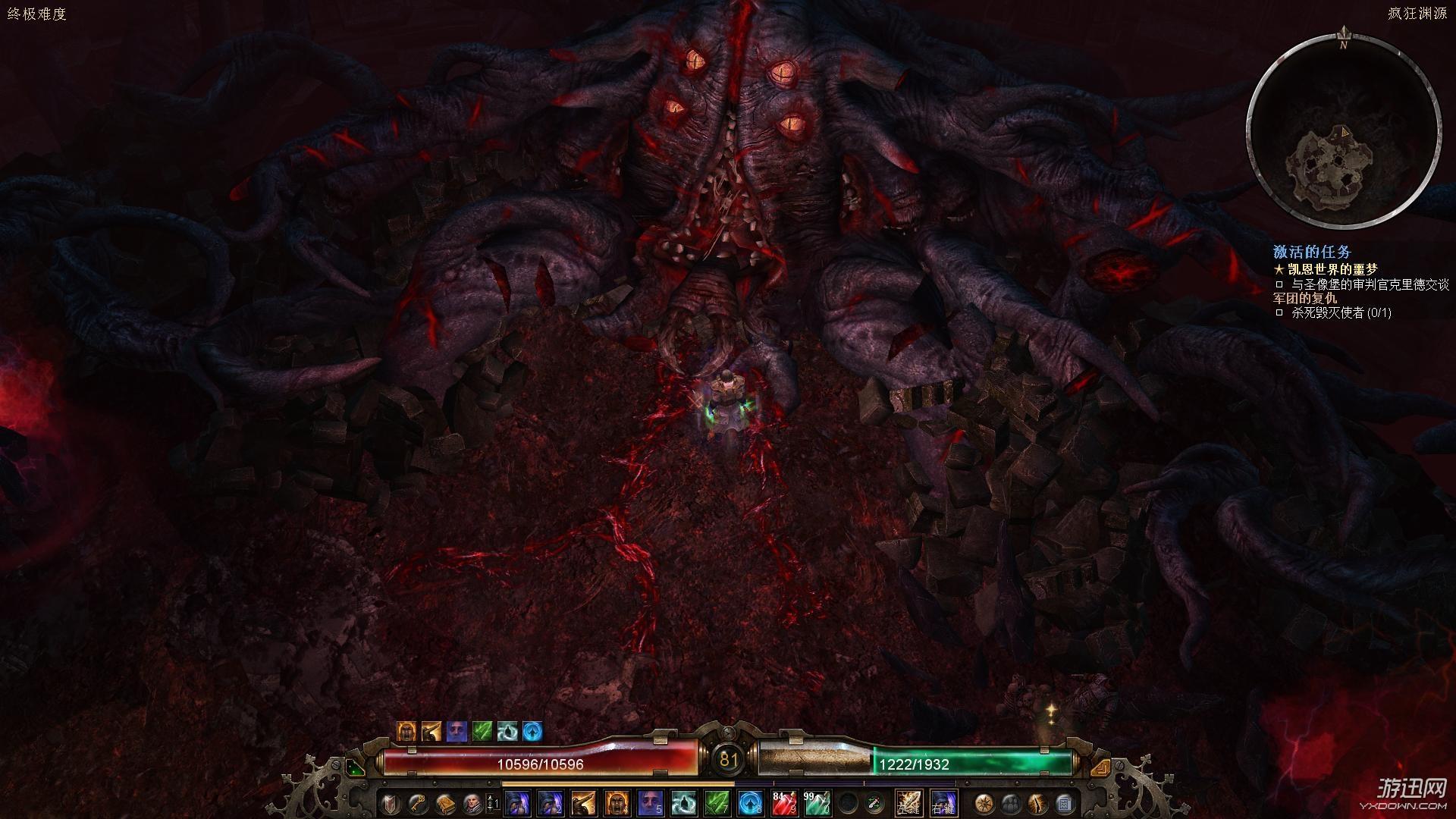
Task: Click the circular minimap
Action: (1344, 132)
